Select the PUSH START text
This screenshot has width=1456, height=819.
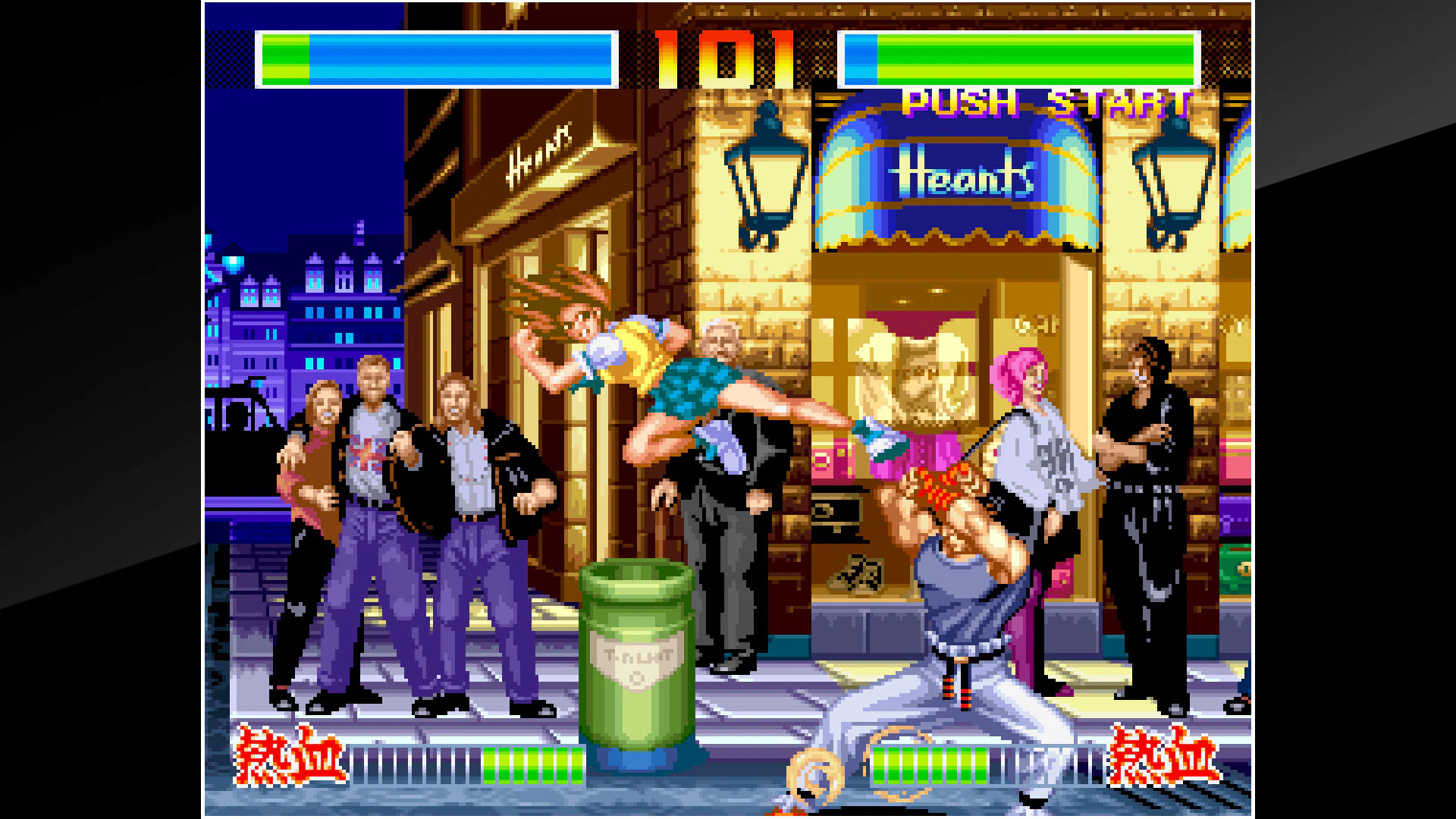coord(1043,102)
